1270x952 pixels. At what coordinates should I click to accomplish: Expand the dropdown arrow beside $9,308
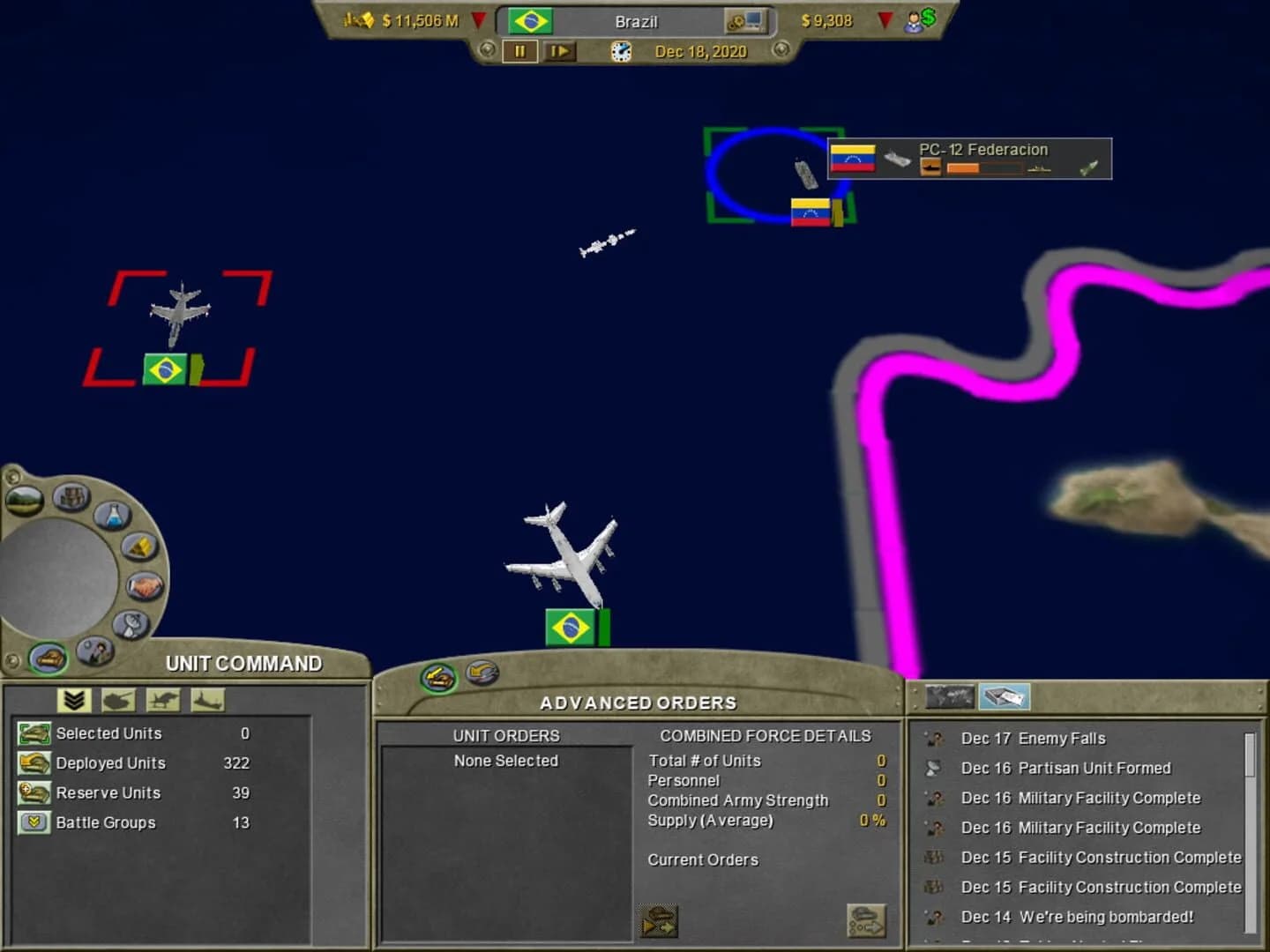(885, 20)
